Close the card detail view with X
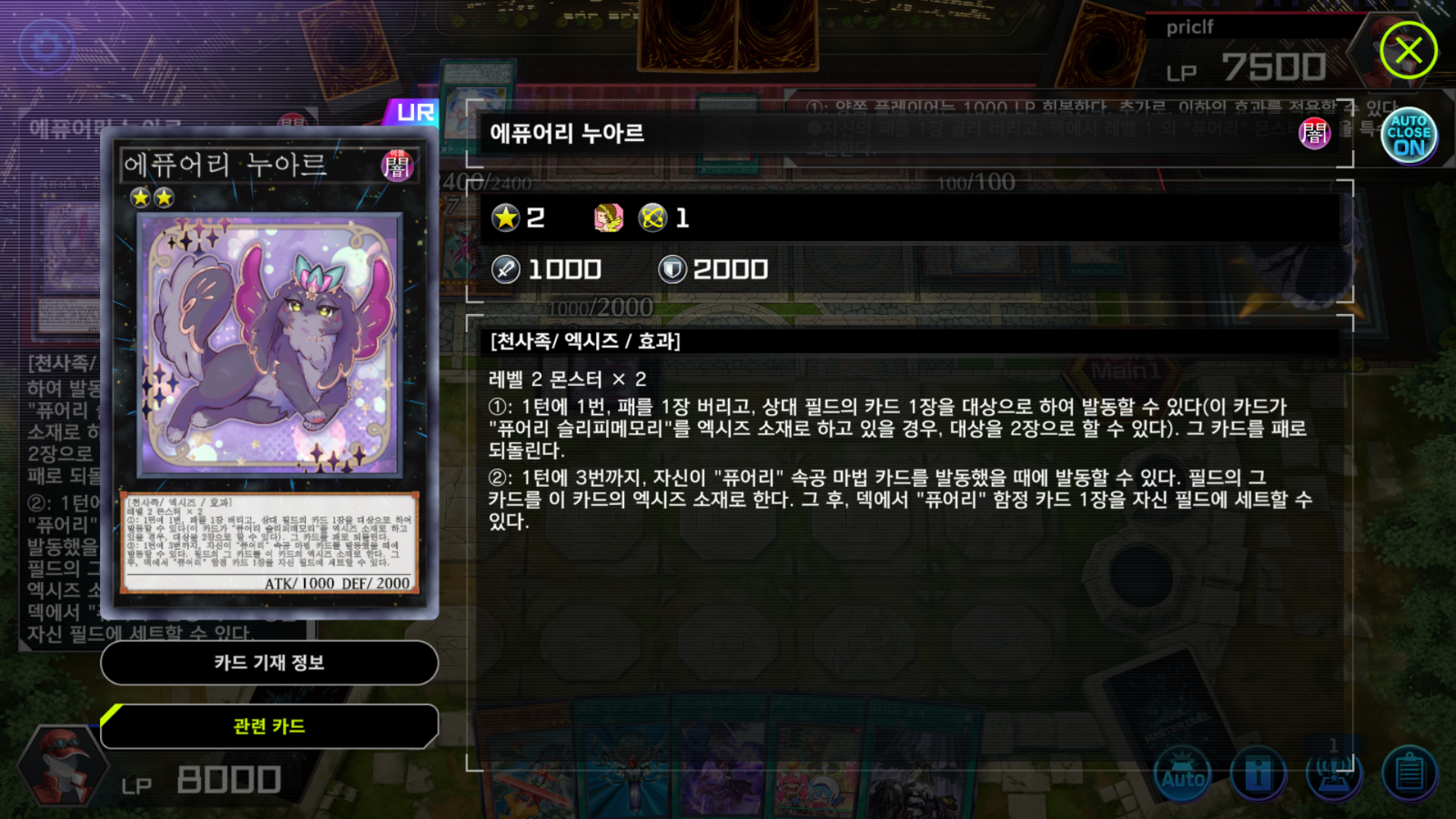The image size is (1456, 819). point(1409,50)
